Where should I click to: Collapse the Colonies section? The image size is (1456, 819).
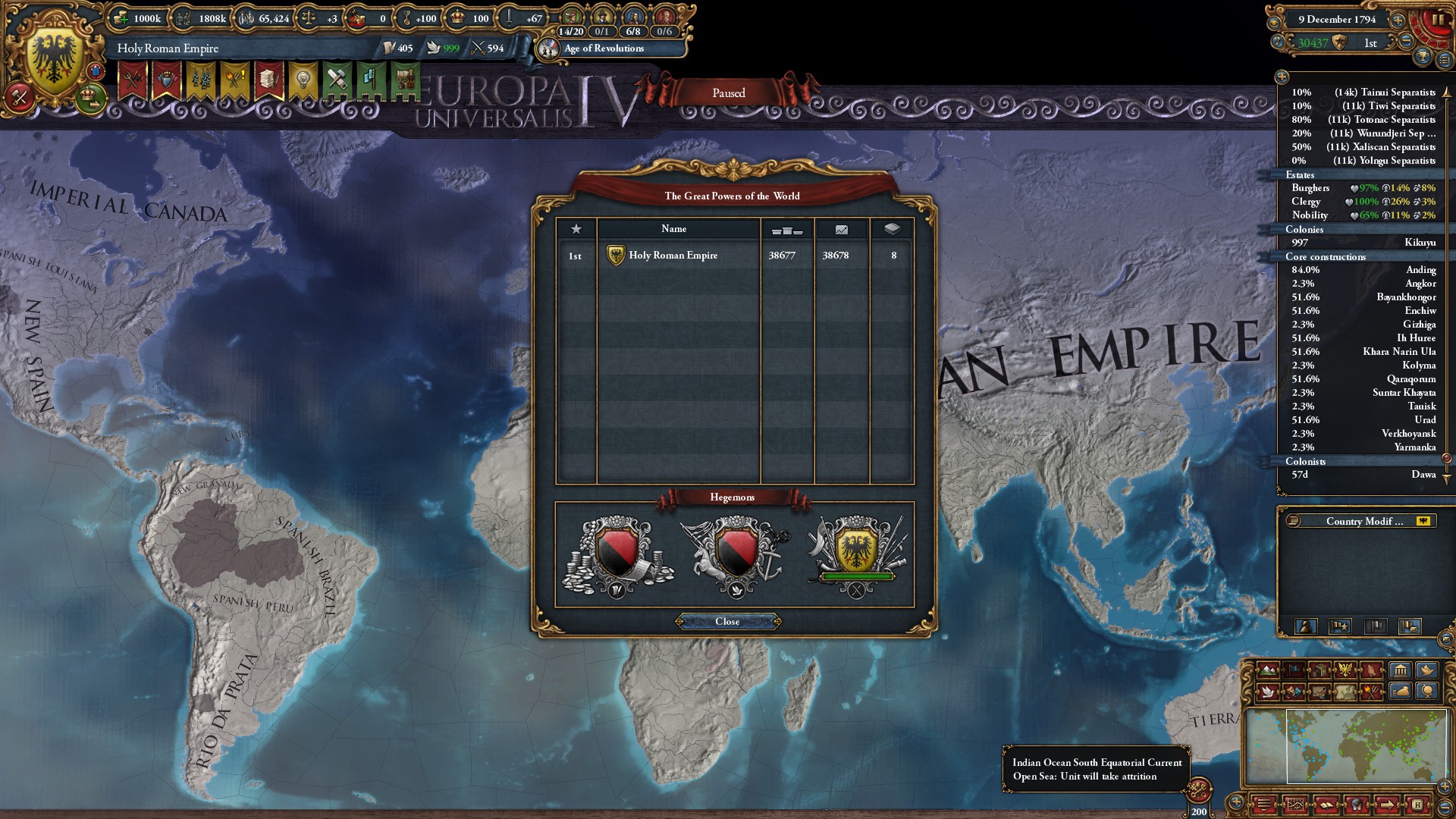click(1304, 228)
